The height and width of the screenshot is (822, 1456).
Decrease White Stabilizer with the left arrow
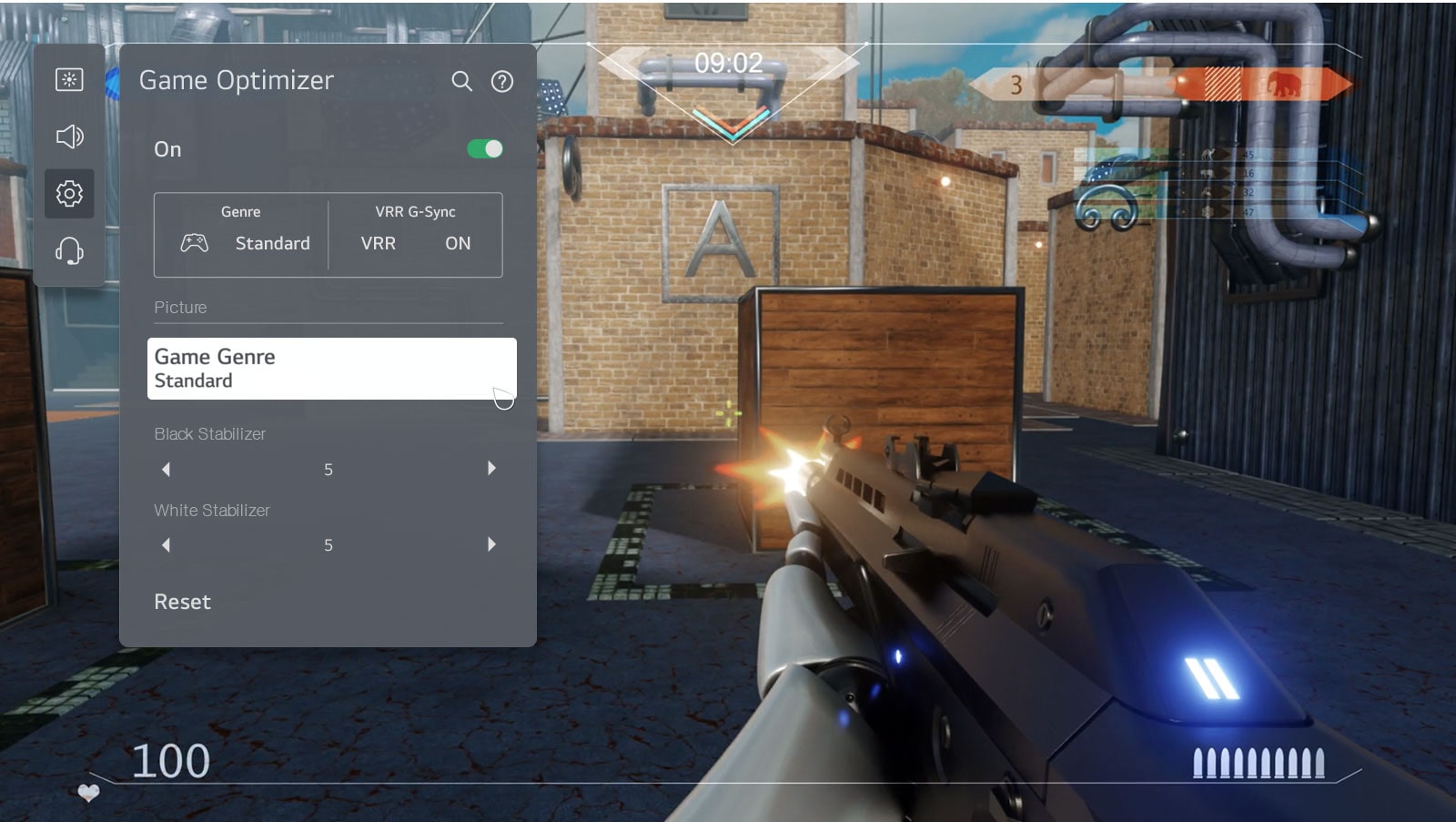pos(166,544)
